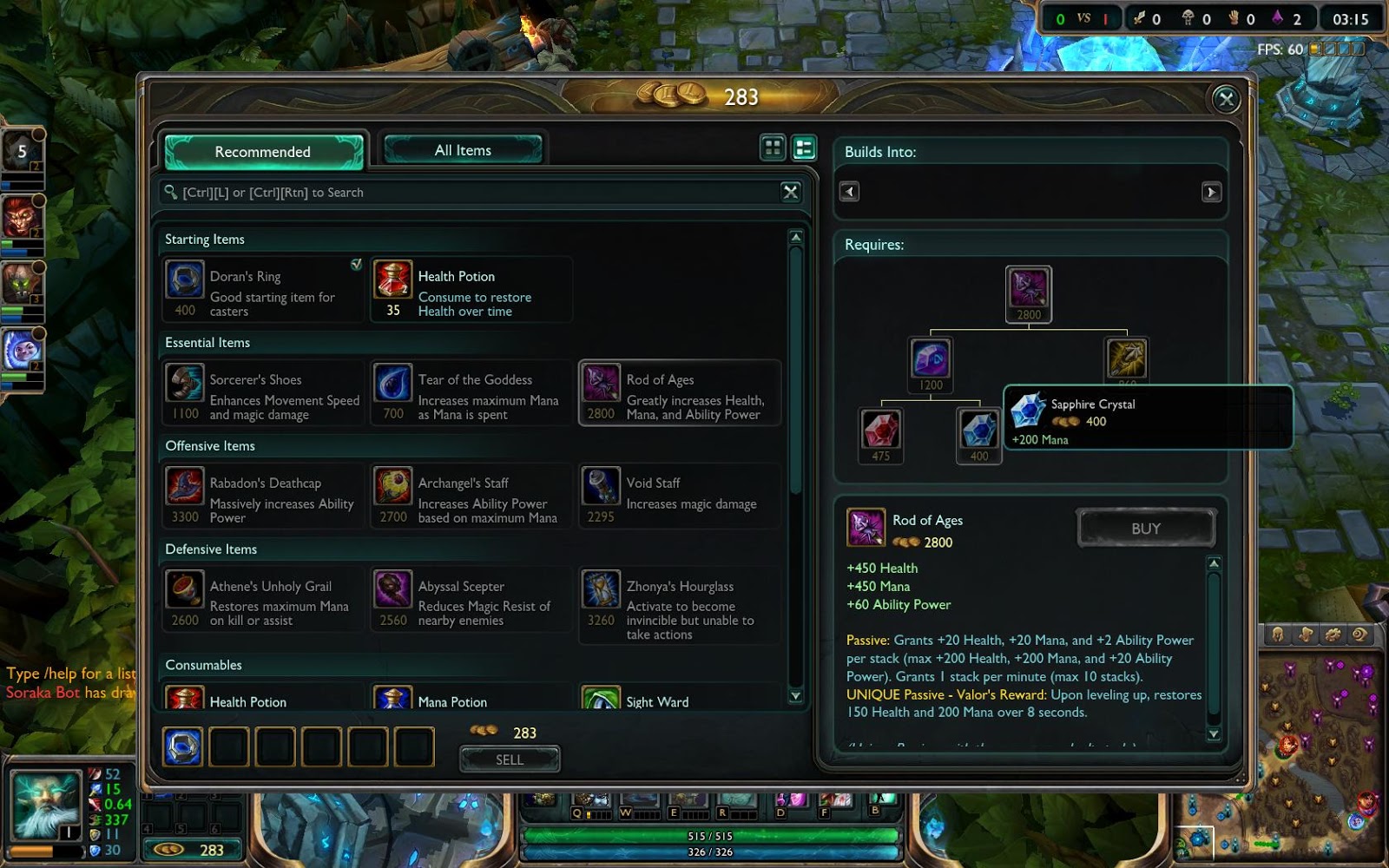Enable the list view layout
The width and height of the screenshot is (1389, 868).
coord(804,148)
